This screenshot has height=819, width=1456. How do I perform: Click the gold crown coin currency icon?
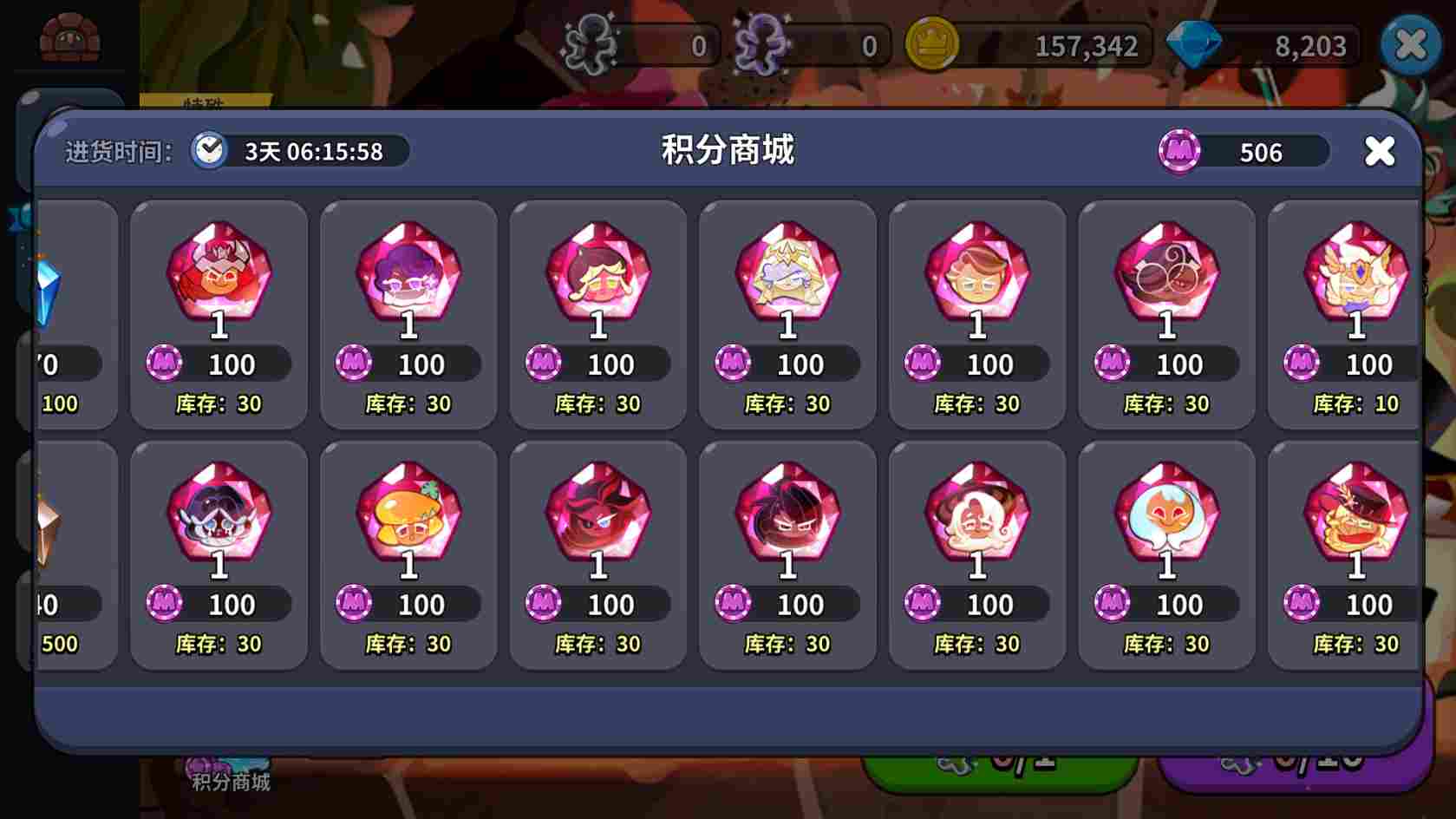pos(930,46)
